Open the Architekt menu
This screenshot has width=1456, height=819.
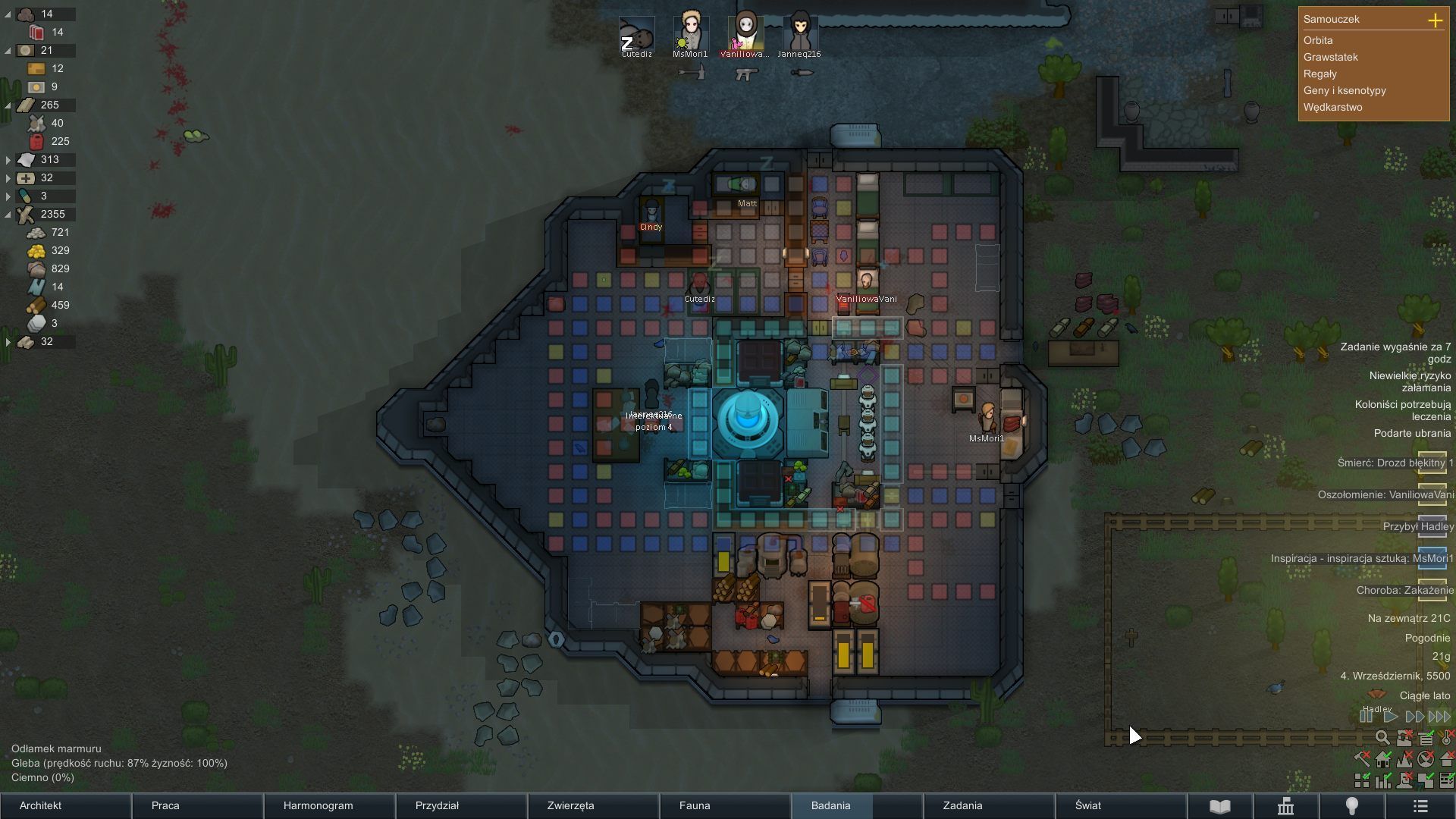pyautogui.click(x=41, y=805)
